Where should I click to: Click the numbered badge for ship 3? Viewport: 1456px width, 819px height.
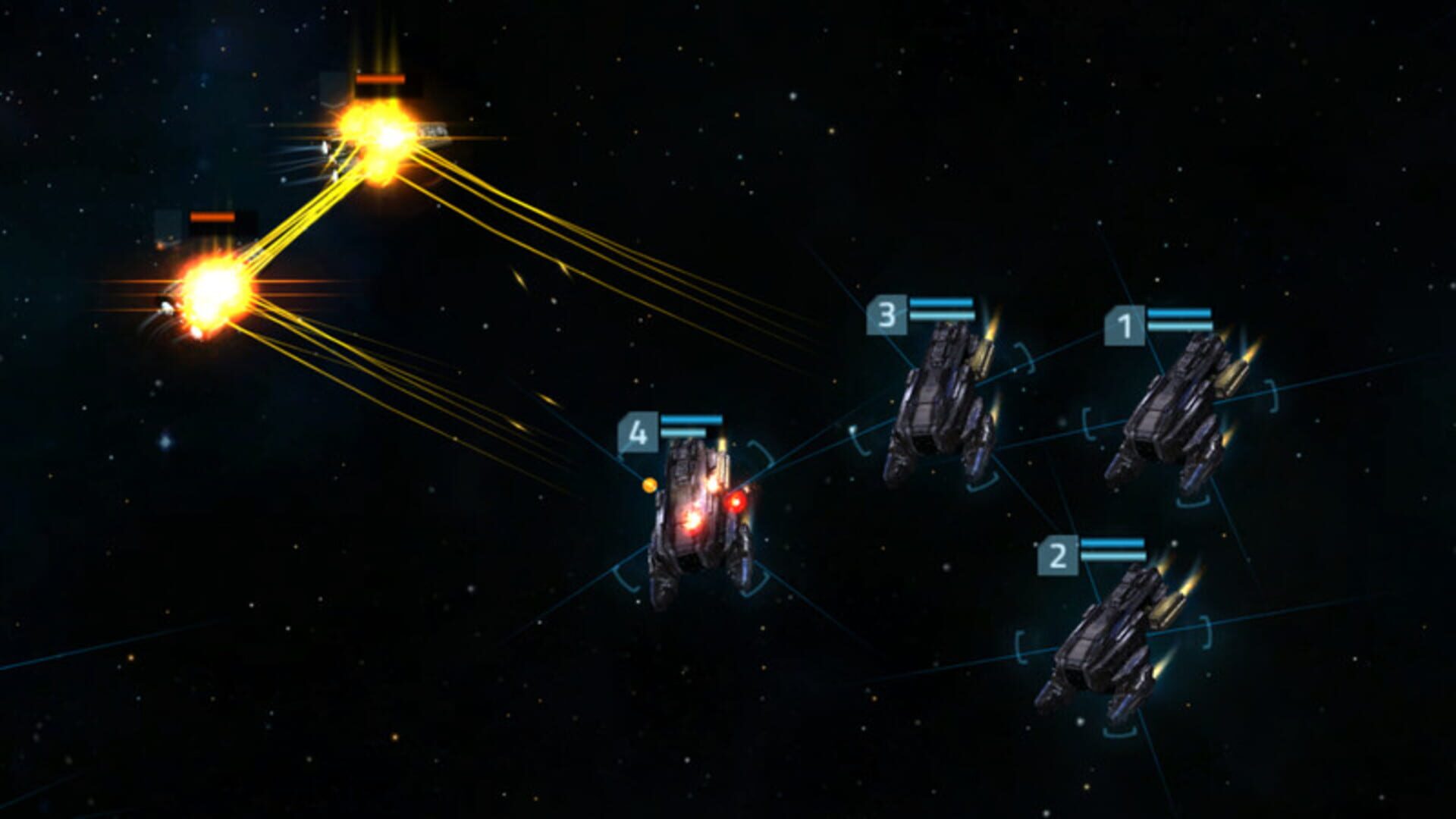[x=886, y=313]
